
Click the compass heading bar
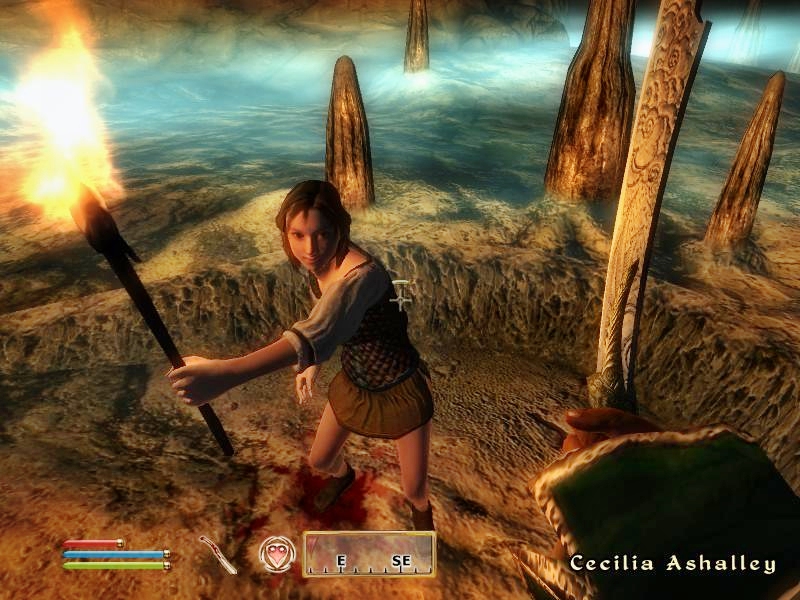coord(369,555)
